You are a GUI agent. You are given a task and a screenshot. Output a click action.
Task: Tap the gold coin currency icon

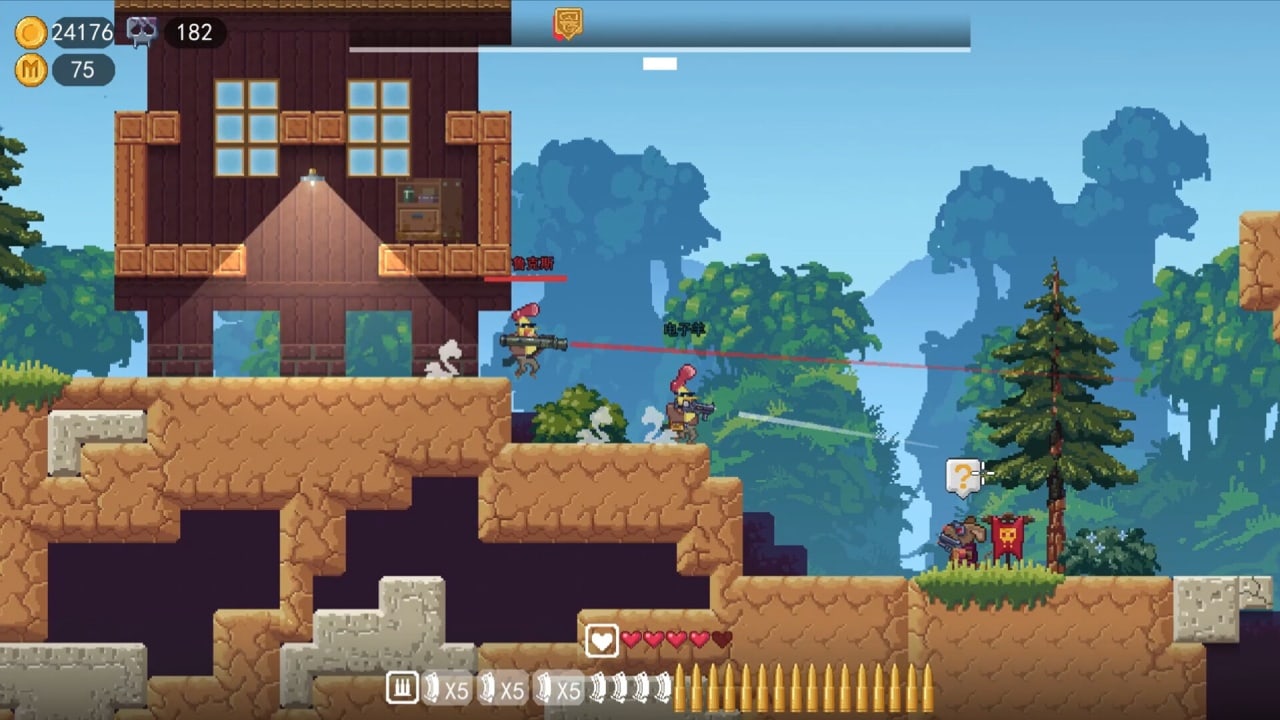[x=31, y=33]
